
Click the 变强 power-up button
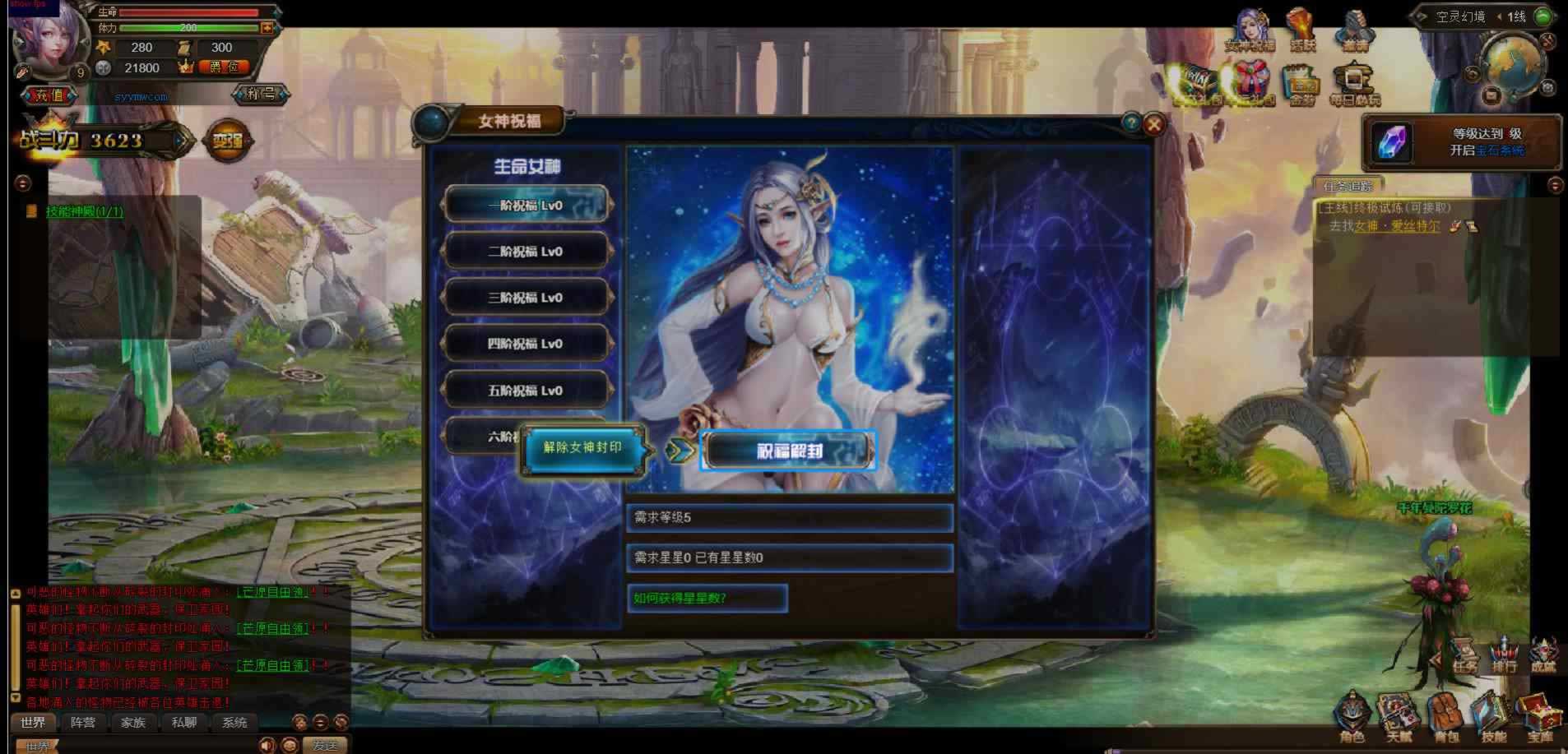click(228, 141)
